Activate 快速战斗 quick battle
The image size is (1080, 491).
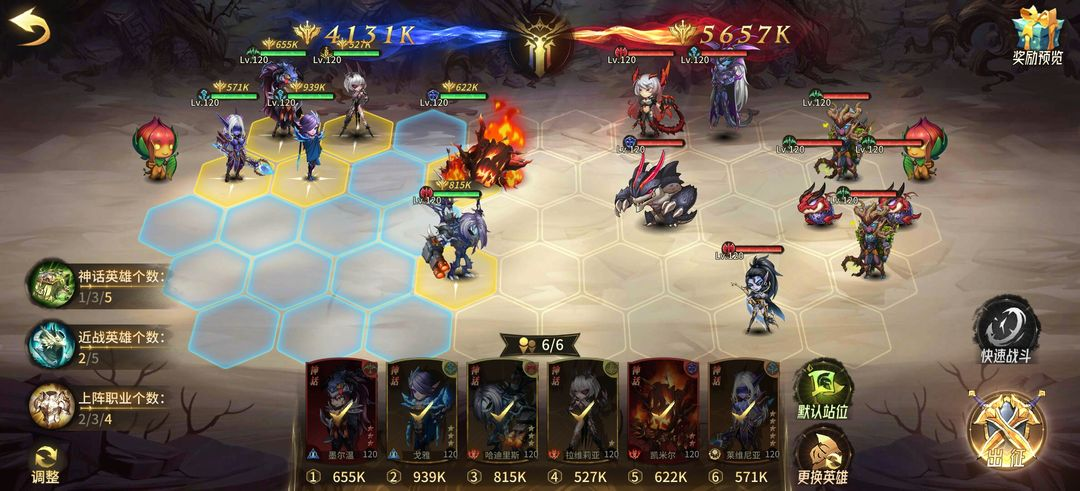[x=1005, y=329]
